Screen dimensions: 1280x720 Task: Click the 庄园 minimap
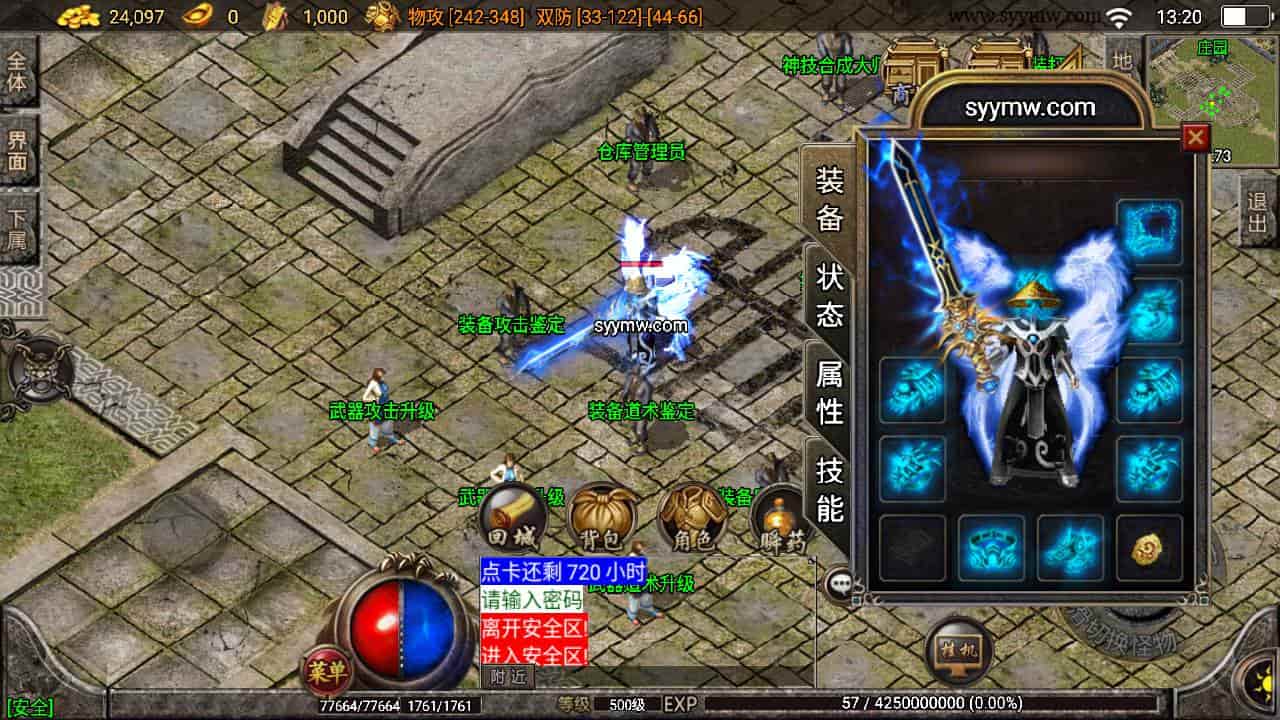(1211, 90)
